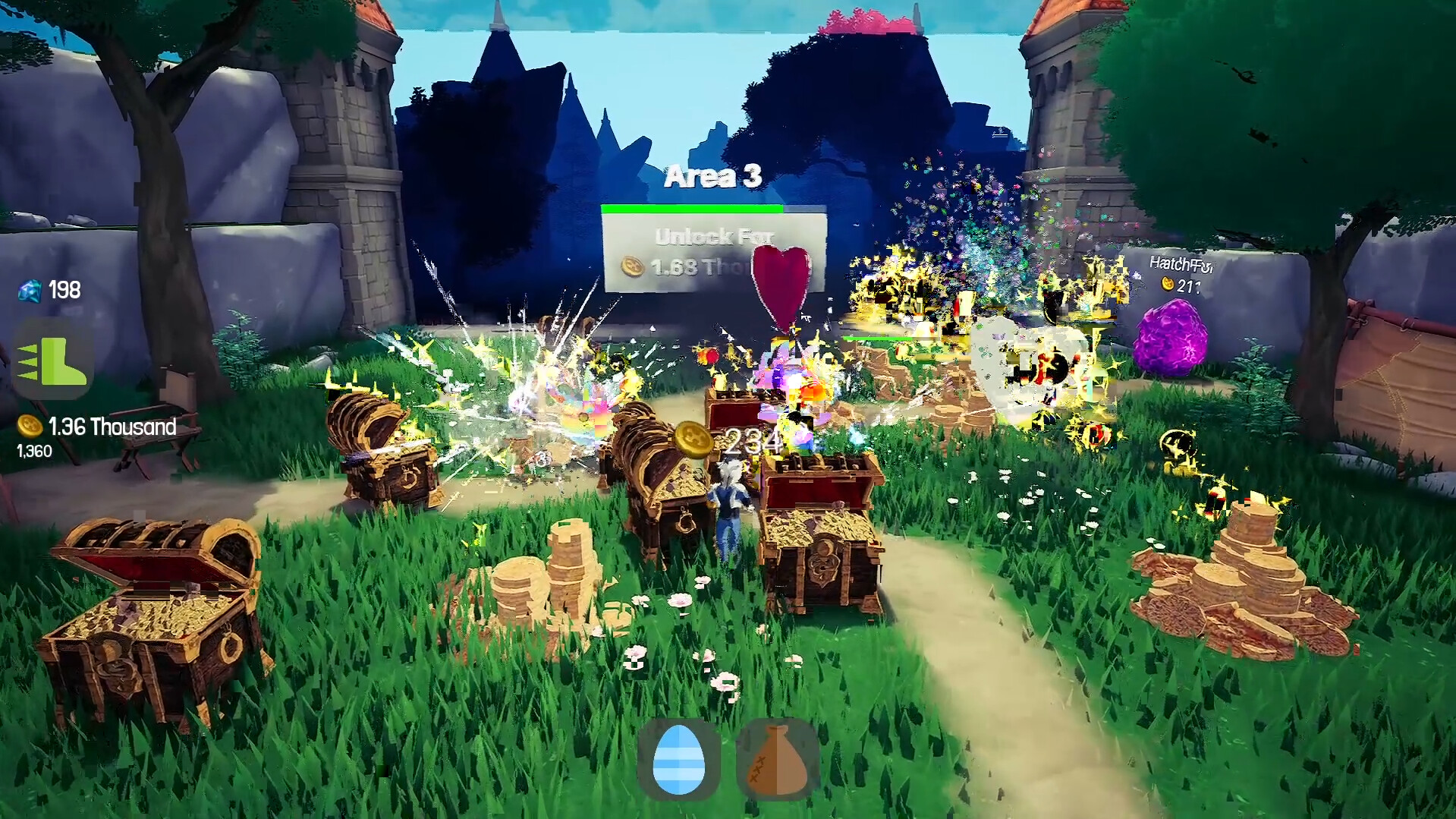
Task: Open the brown loot bag hotbar slot
Action: point(775,761)
